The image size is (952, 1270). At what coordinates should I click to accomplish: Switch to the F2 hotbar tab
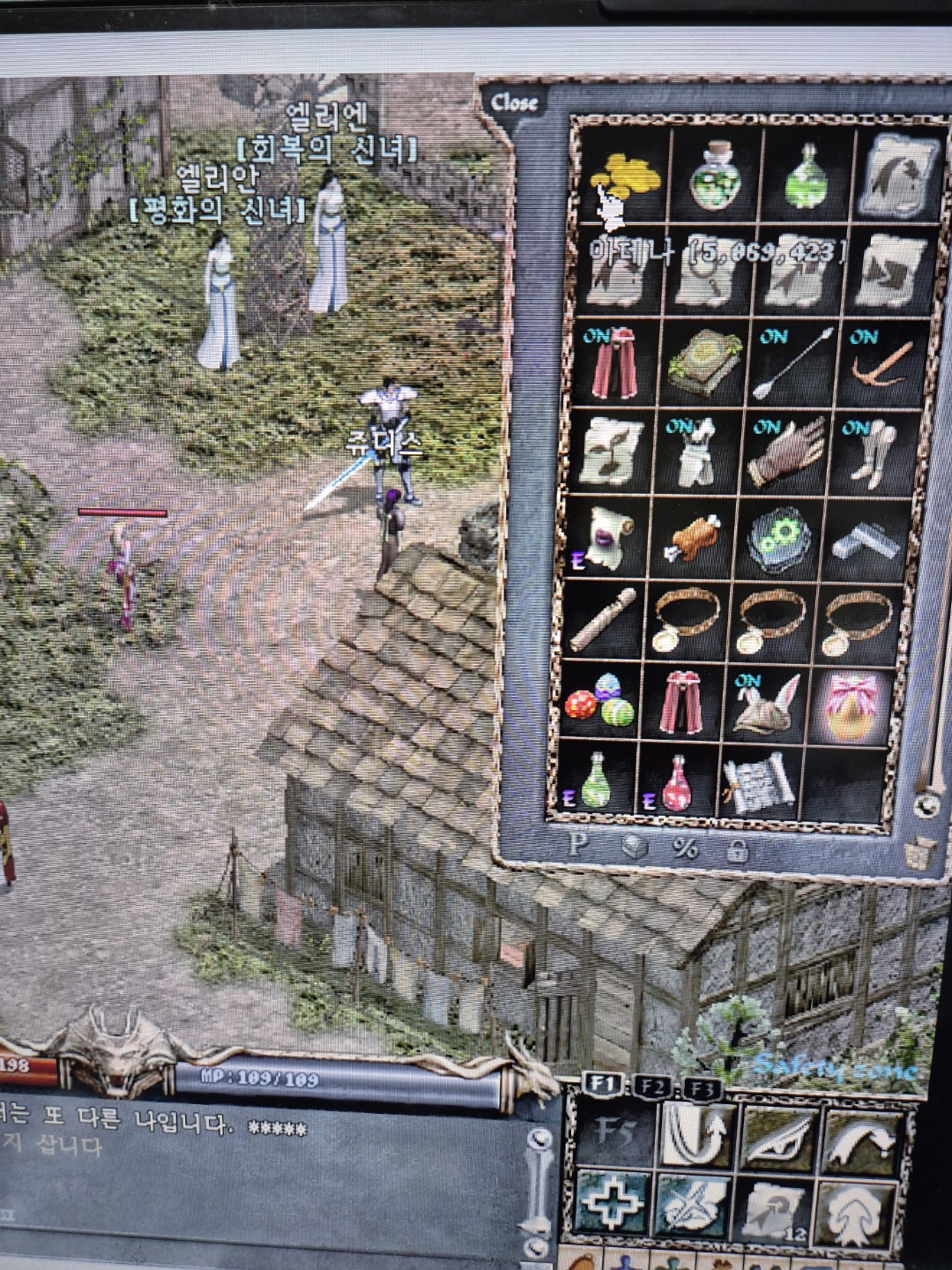click(653, 1087)
